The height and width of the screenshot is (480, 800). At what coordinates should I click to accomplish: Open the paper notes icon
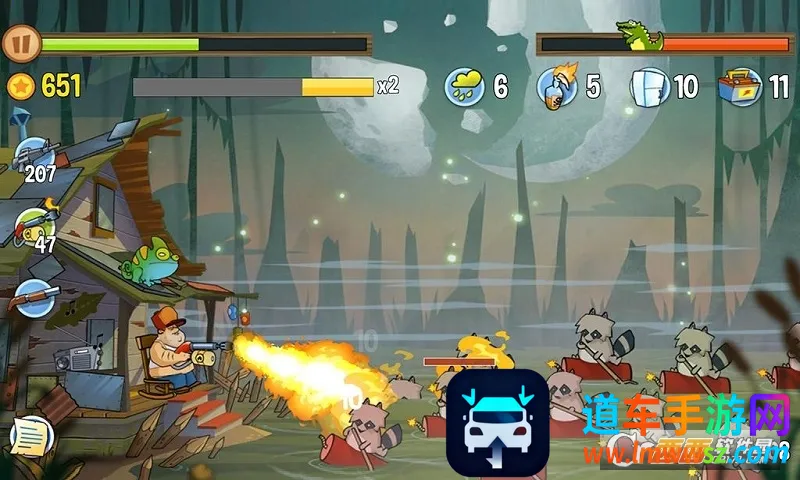click(x=30, y=436)
